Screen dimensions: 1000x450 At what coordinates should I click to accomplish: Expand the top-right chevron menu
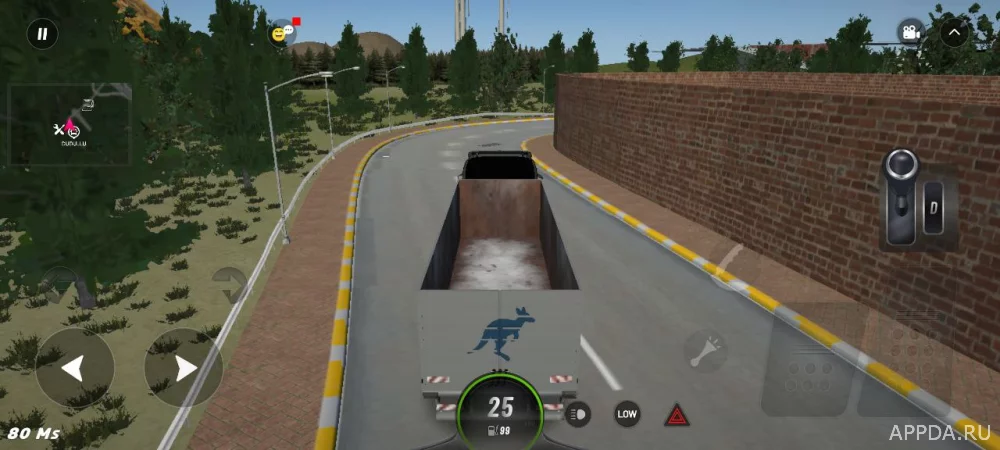[x=955, y=33]
